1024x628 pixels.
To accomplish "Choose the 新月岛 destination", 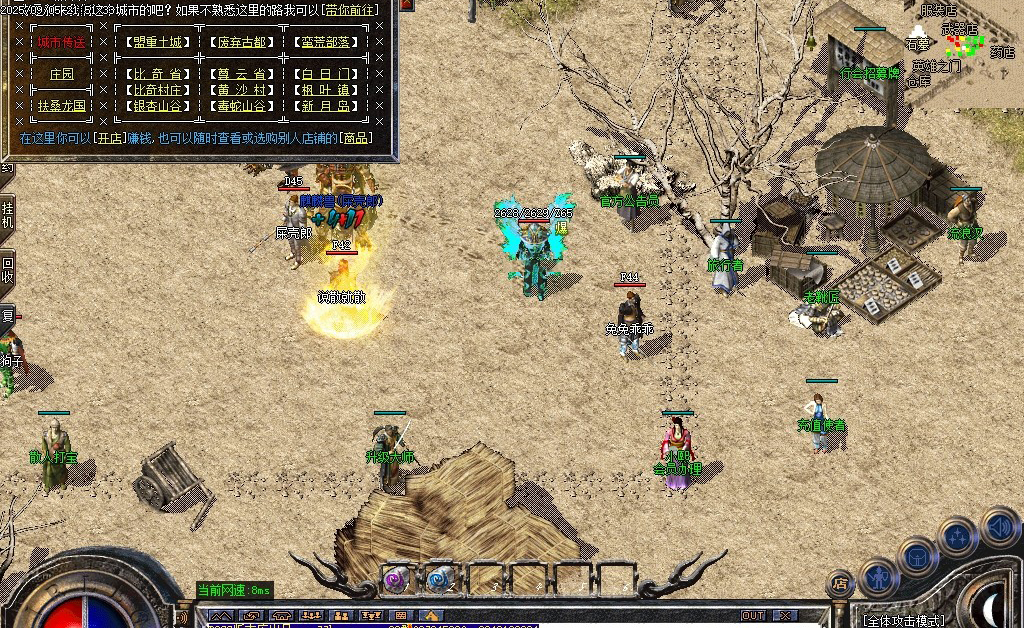I will [324, 105].
